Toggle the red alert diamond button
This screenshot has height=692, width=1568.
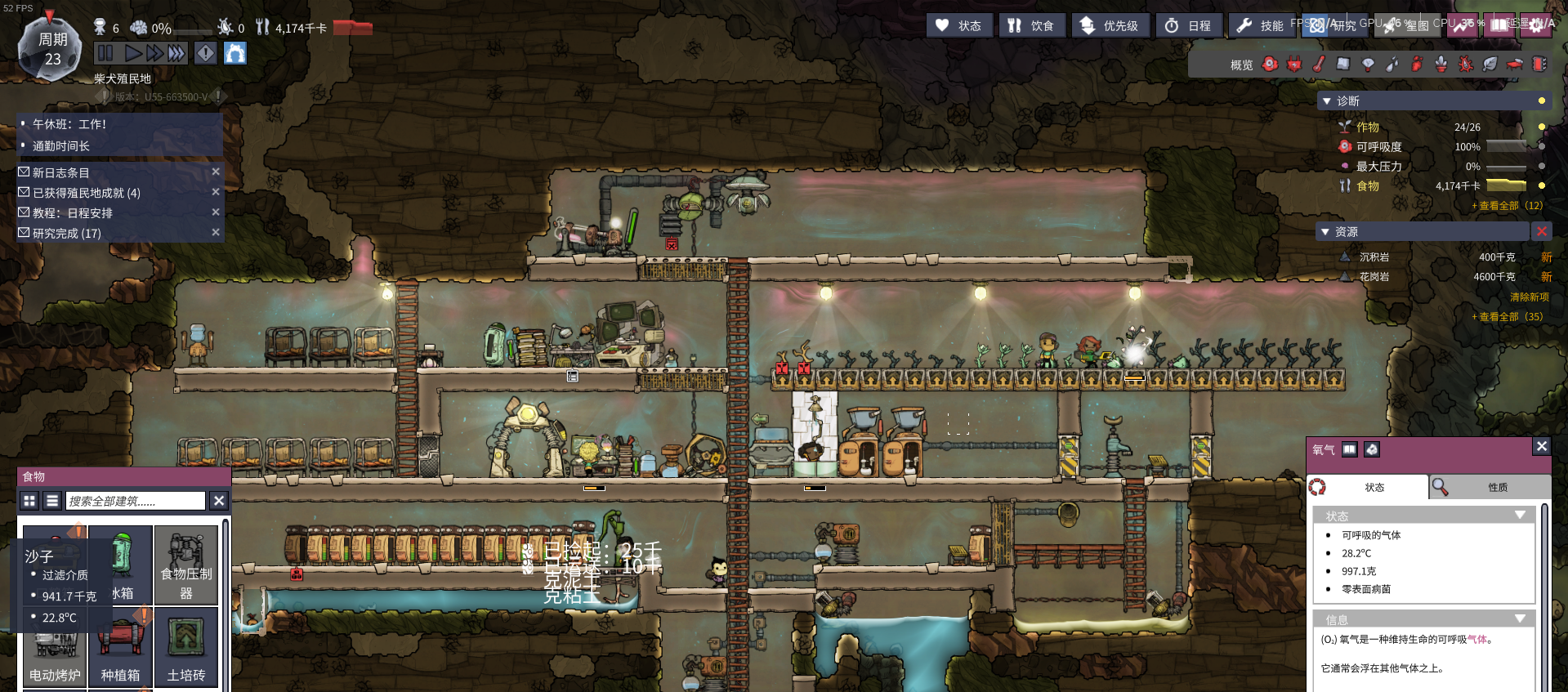point(206,54)
